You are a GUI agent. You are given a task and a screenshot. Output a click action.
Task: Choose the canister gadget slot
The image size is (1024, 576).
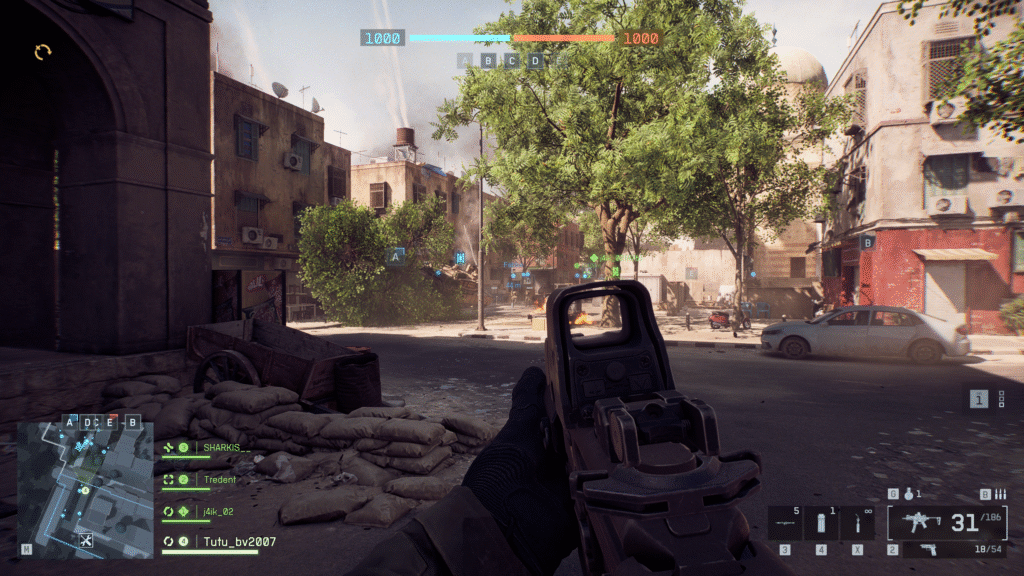821,522
